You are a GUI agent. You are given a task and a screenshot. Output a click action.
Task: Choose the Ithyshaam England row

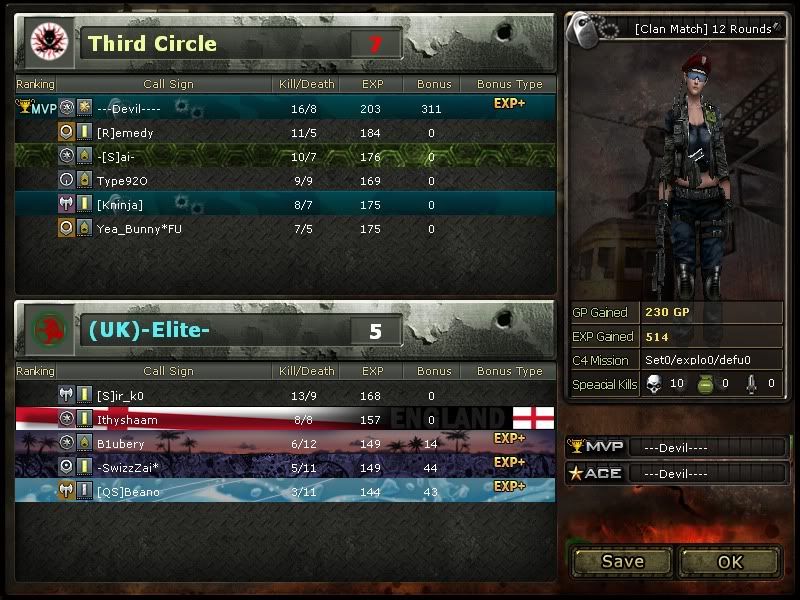click(x=285, y=419)
